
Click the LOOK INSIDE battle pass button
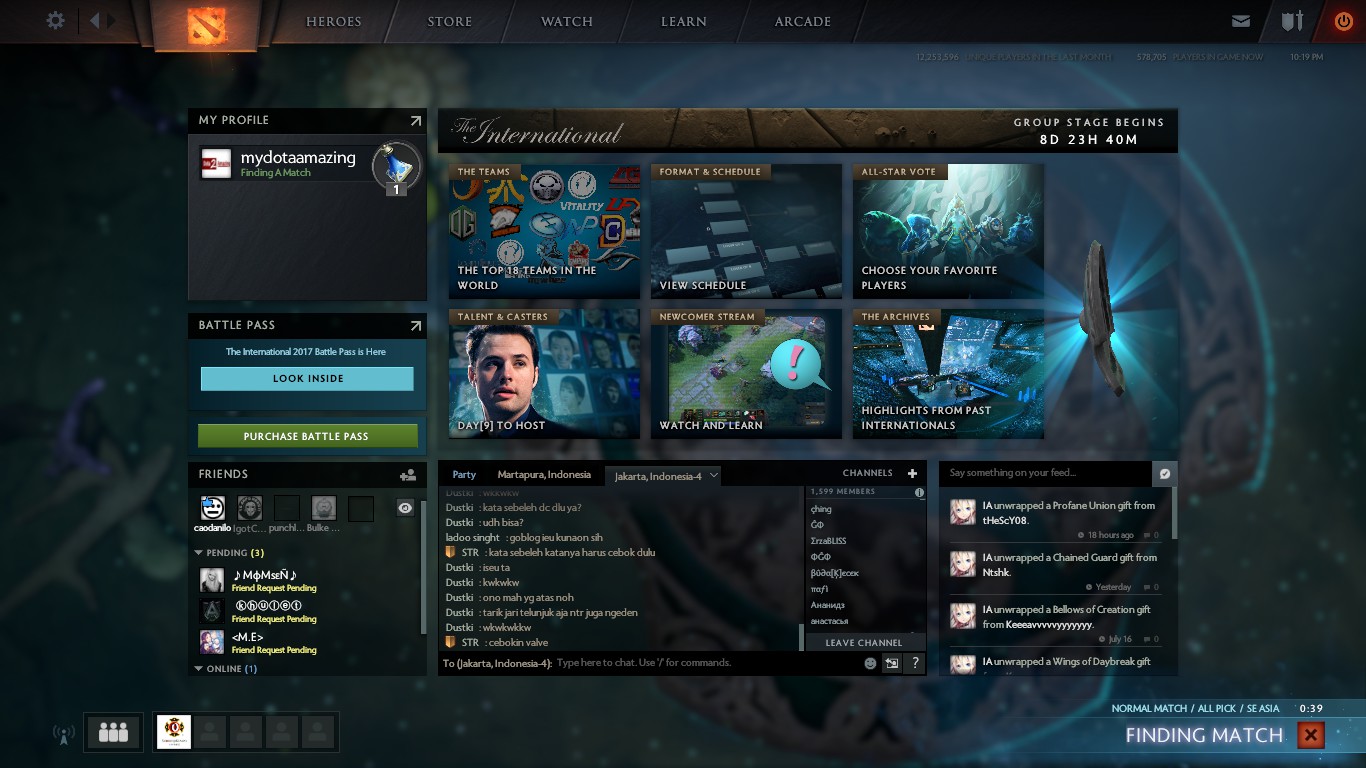pyautogui.click(x=307, y=379)
